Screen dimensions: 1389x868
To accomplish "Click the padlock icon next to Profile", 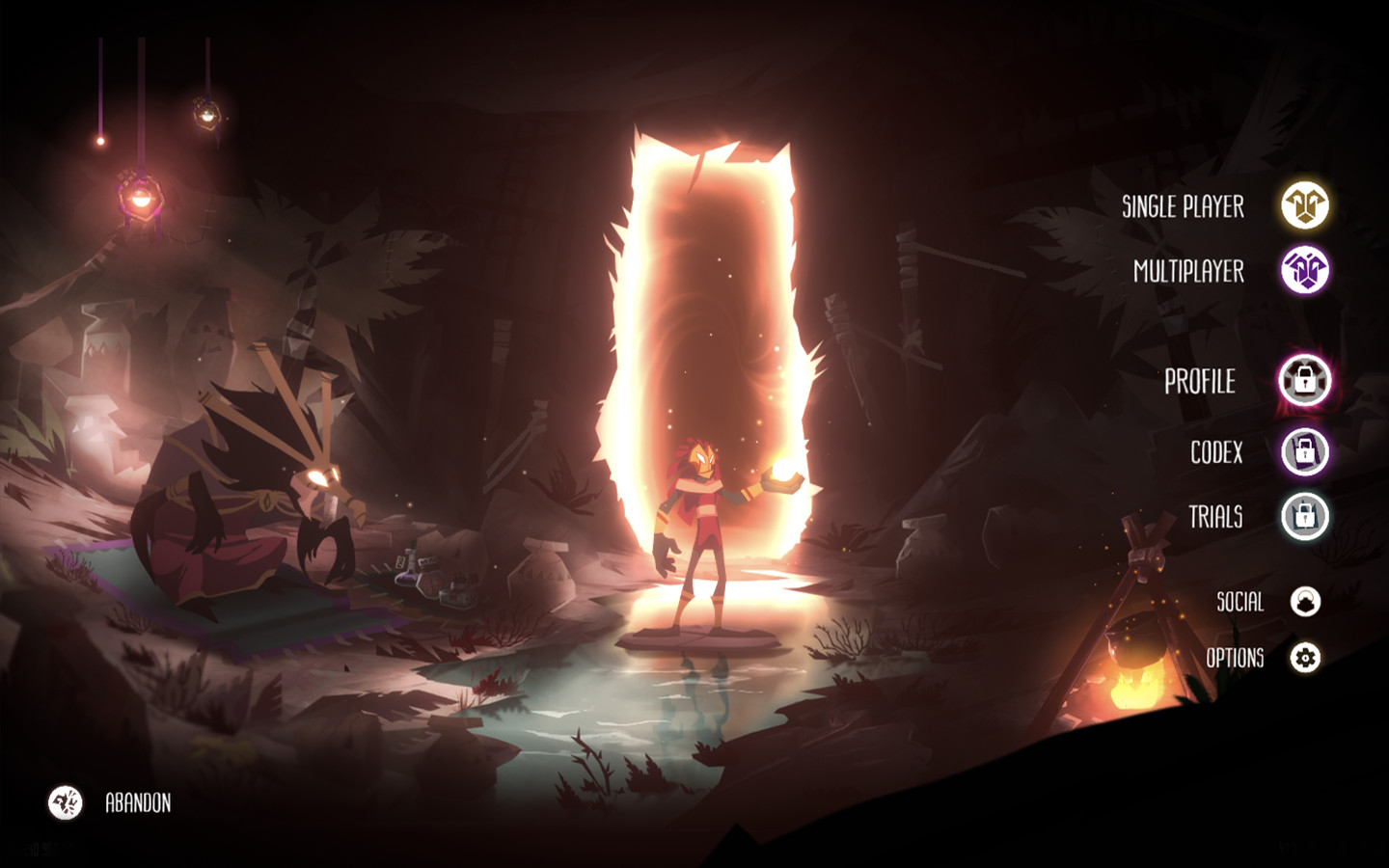I will point(1304,382).
